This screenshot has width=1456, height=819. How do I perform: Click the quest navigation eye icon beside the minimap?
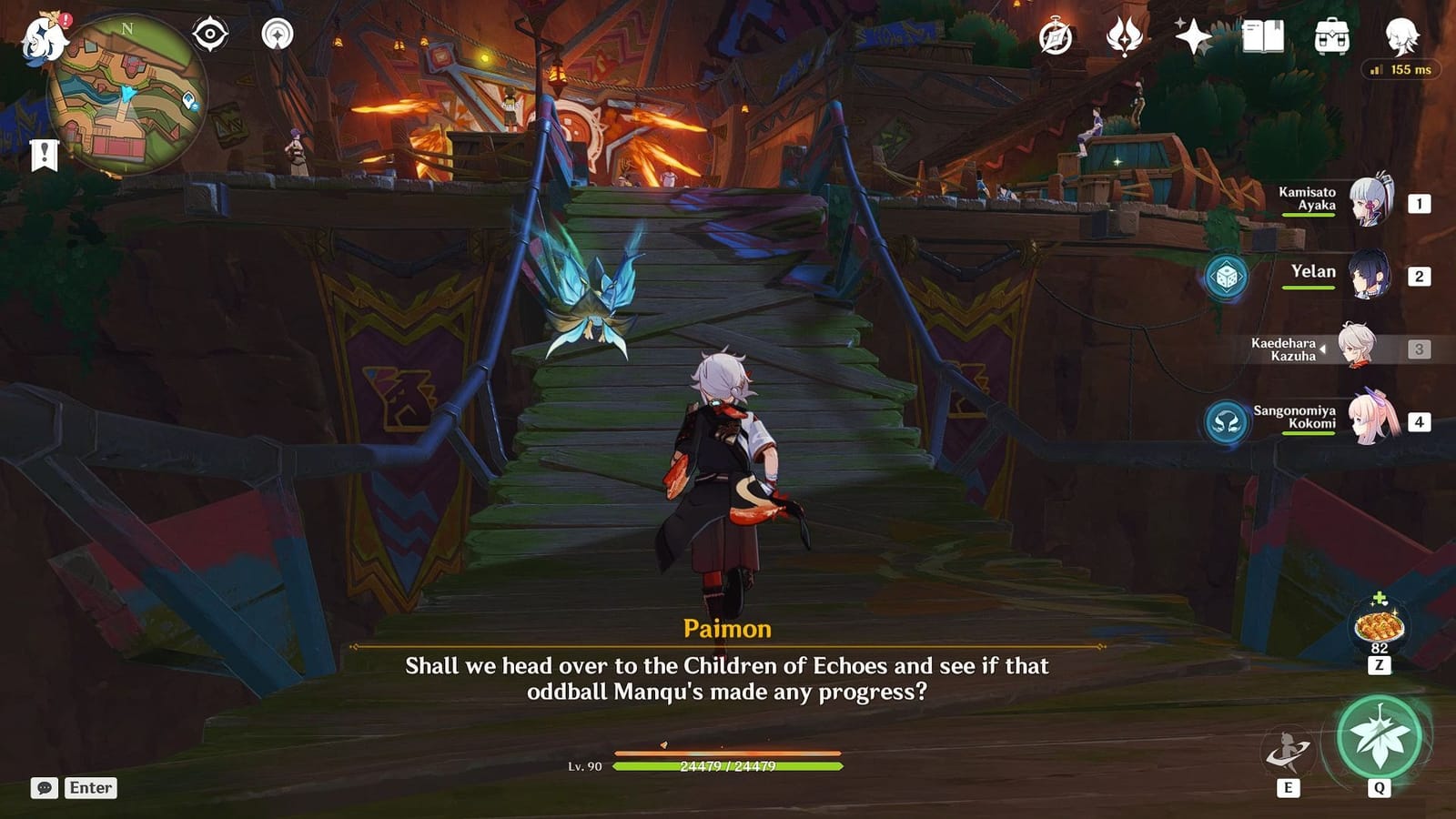click(211, 35)
